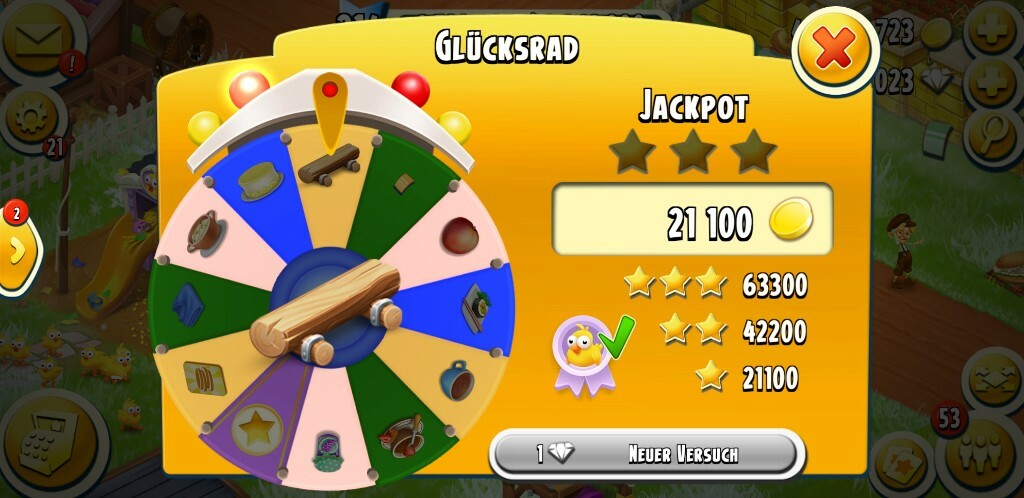Screen dimensions: 1024x498
Task: Close the Glücksrad window
Action: tap(835, 50)
